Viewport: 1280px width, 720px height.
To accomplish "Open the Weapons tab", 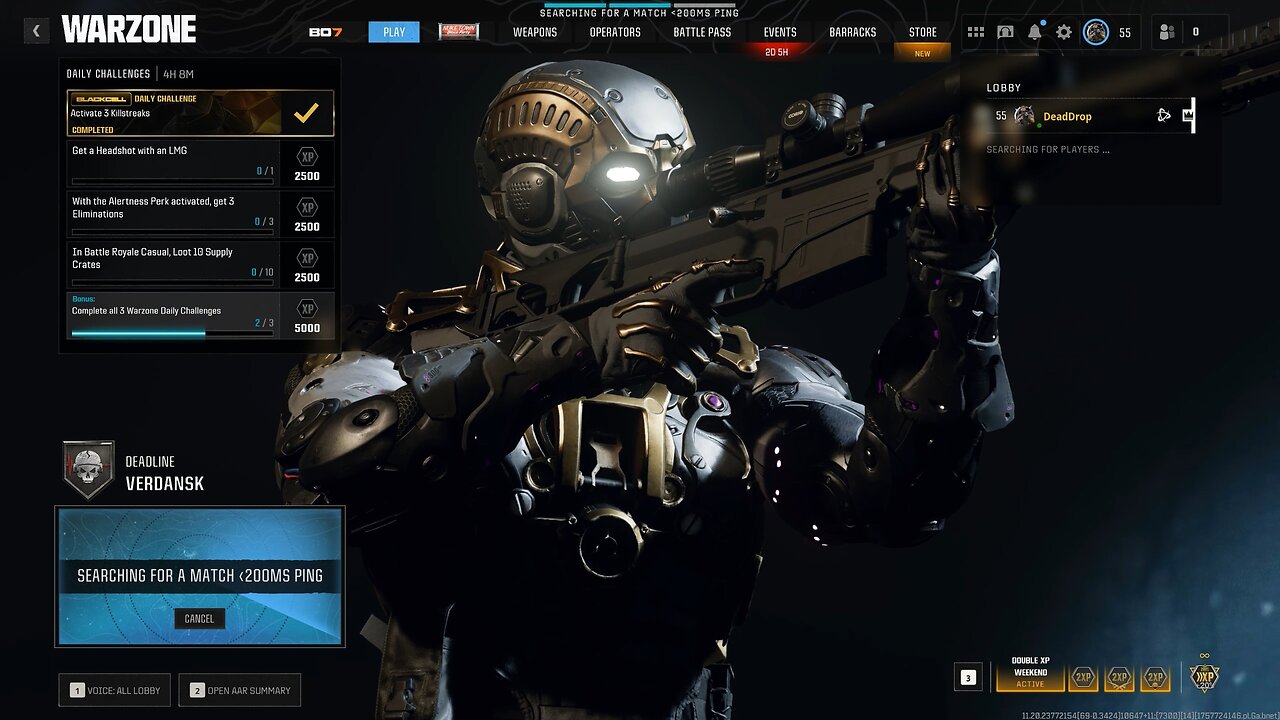I will 535,32.
